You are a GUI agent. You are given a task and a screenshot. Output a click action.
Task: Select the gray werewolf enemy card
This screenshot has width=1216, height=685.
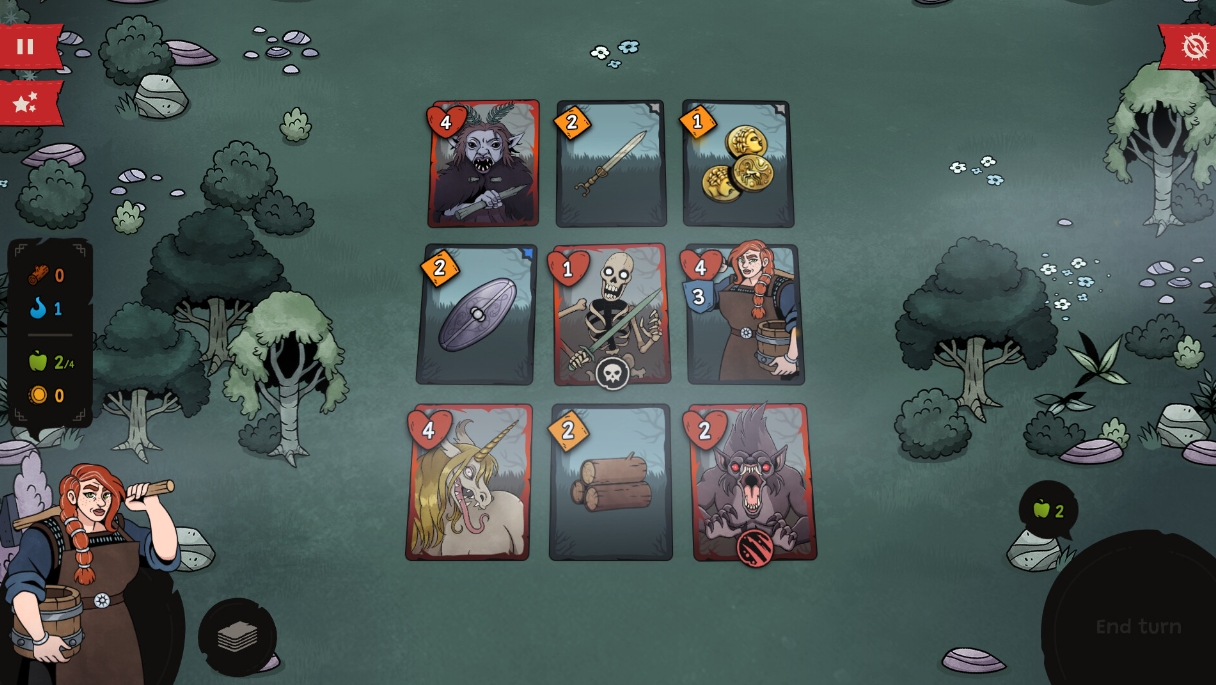[x=754, y=482]
